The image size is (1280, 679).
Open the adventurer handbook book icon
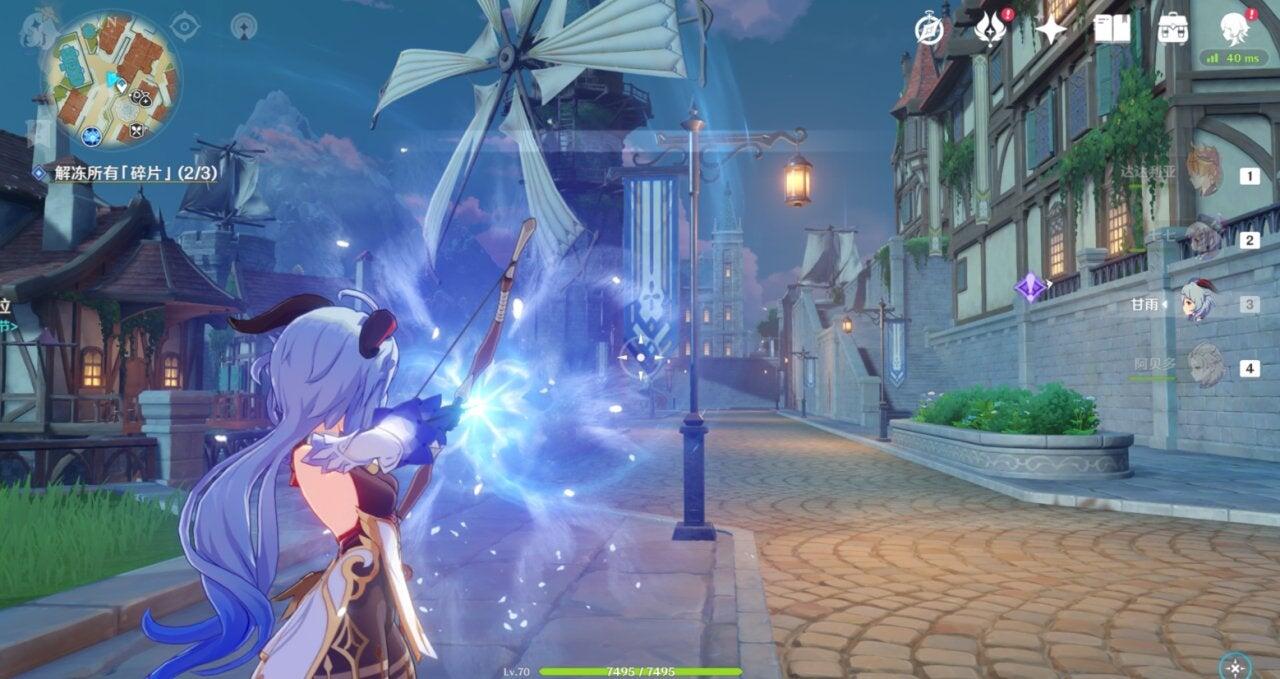(x=1111, y=30)
